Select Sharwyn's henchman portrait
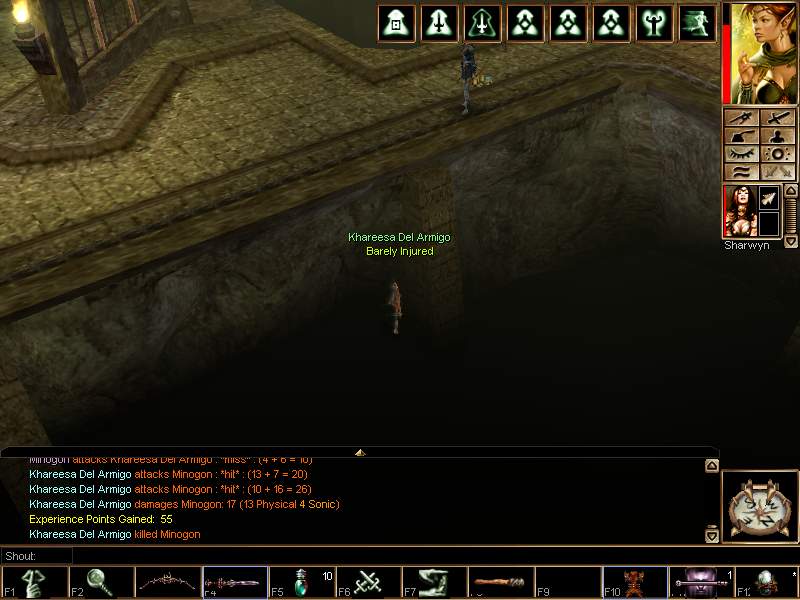The width and height of the screenshot is (800, 600). 738,211
